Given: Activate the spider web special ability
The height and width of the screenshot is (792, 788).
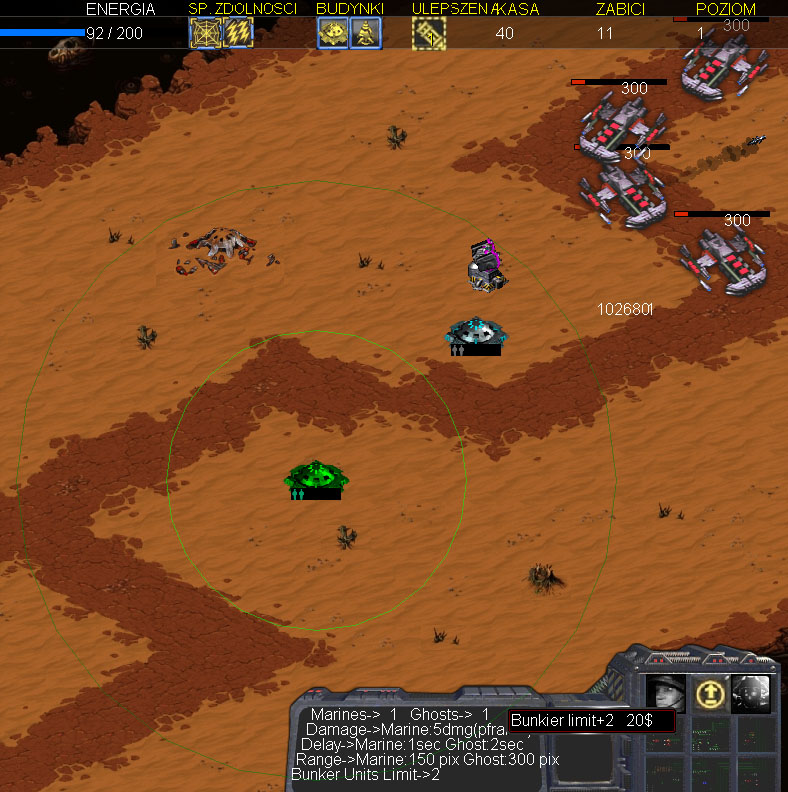Looking at the screenshot, I should pyautogui.click(x=206, y=33).
